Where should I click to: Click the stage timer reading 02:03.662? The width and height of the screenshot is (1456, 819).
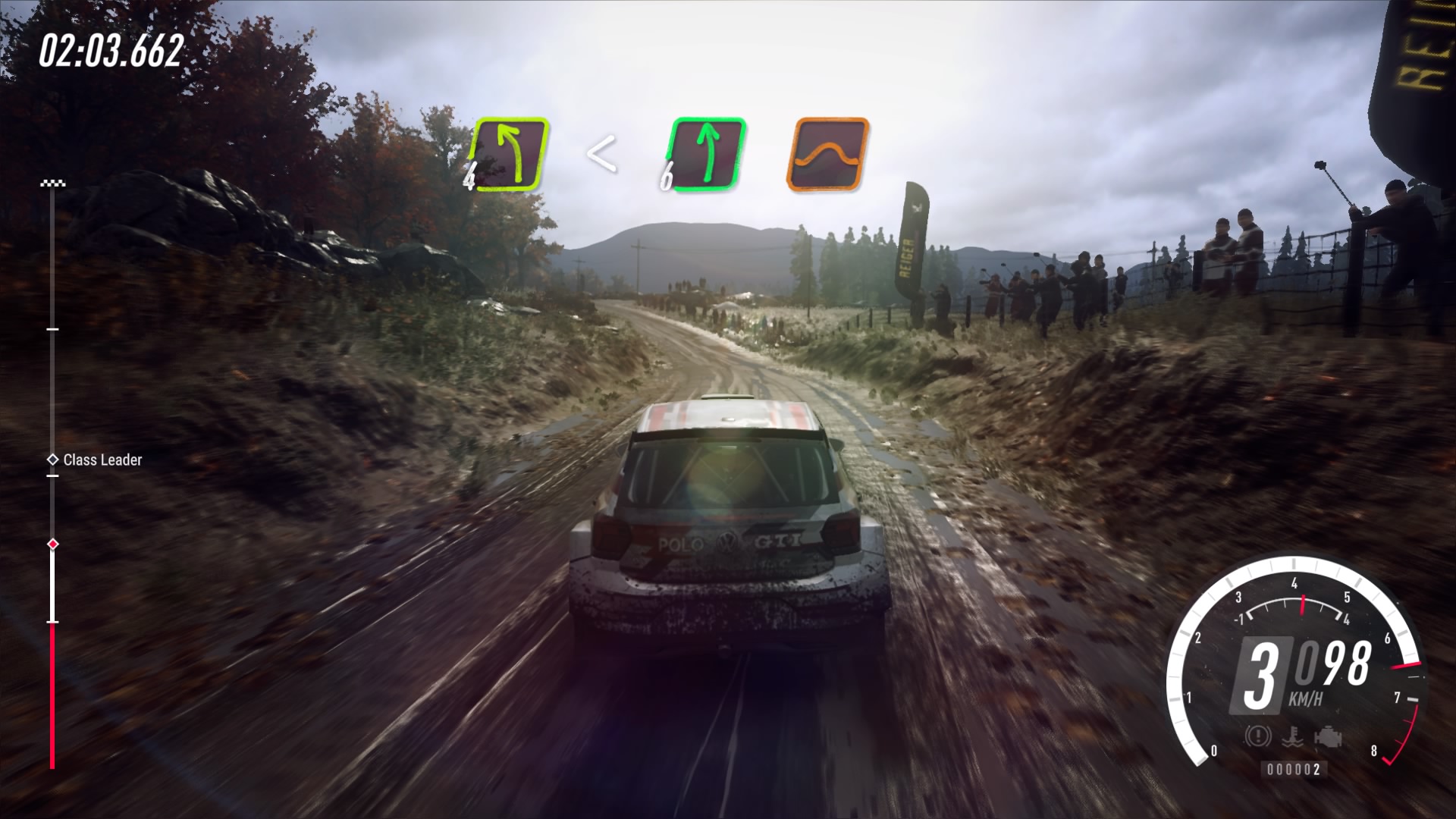tap(111, 49)
